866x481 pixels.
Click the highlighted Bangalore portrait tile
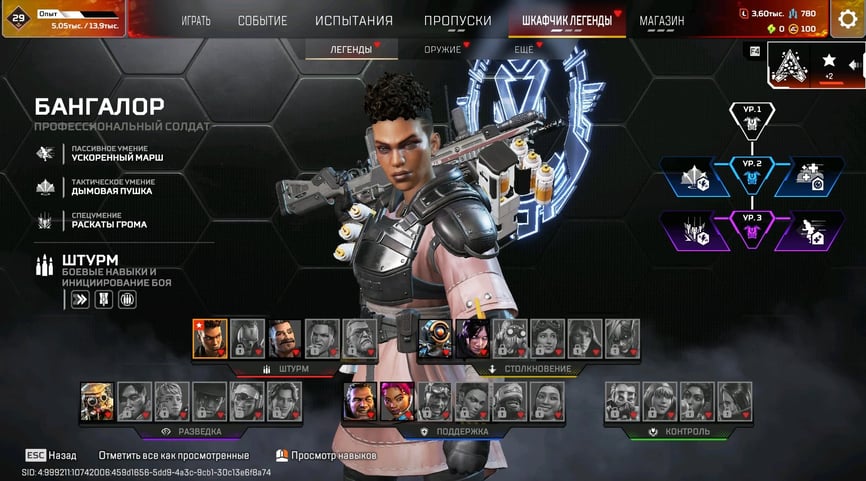210,338
